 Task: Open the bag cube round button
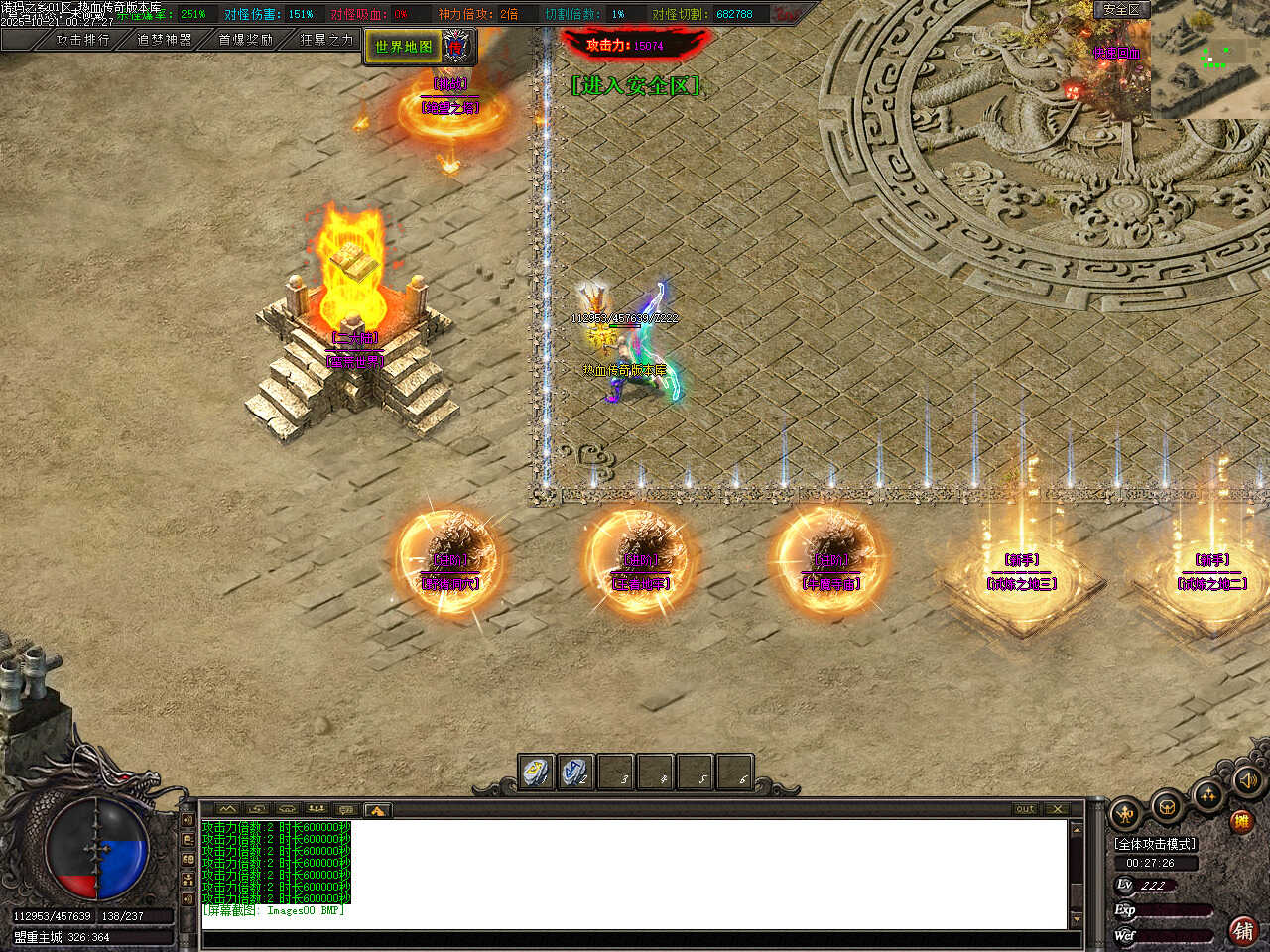click(x=1167, y=807)
